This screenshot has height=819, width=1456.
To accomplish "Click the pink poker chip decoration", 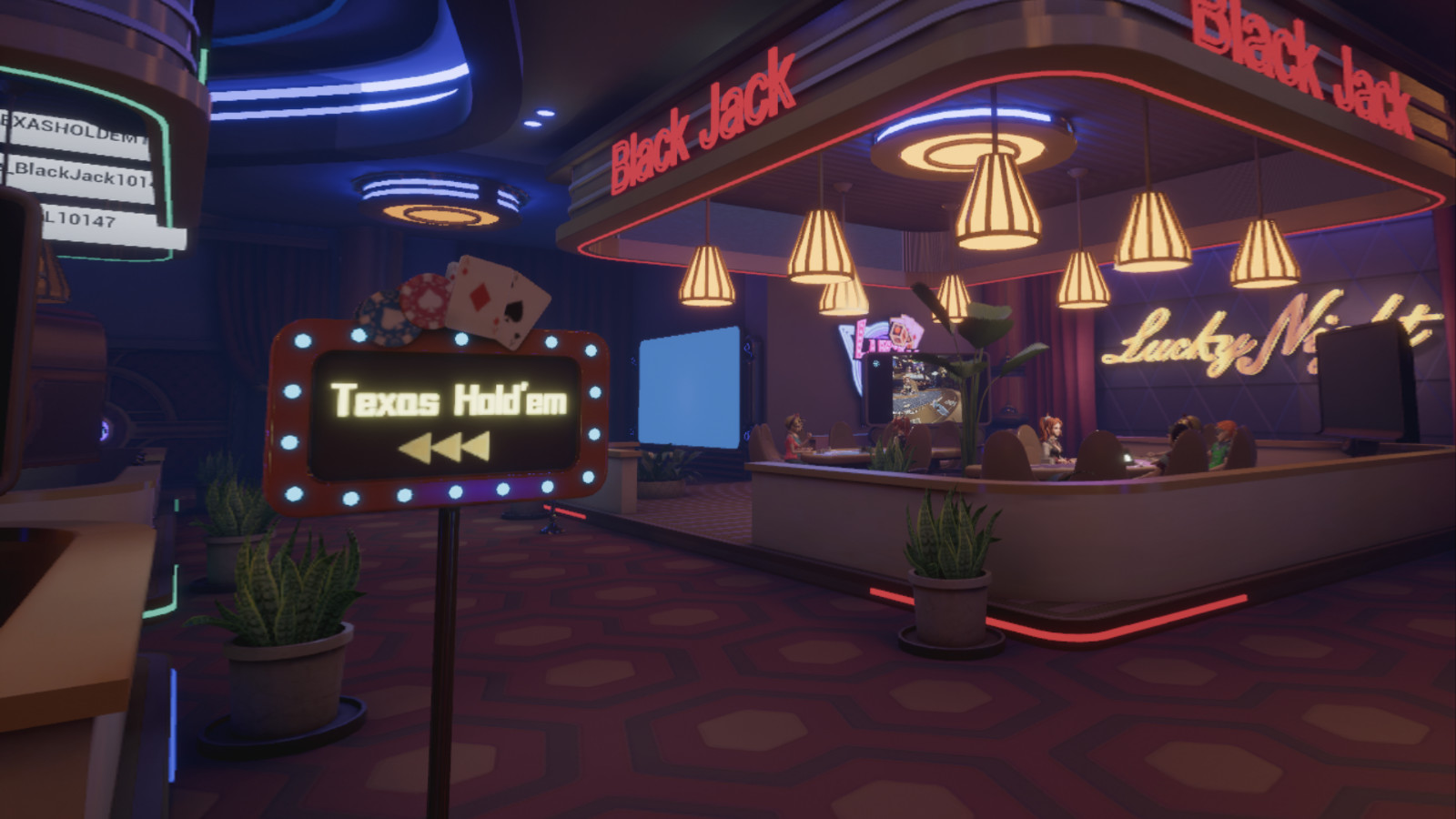I will click(x=426, y=300).
